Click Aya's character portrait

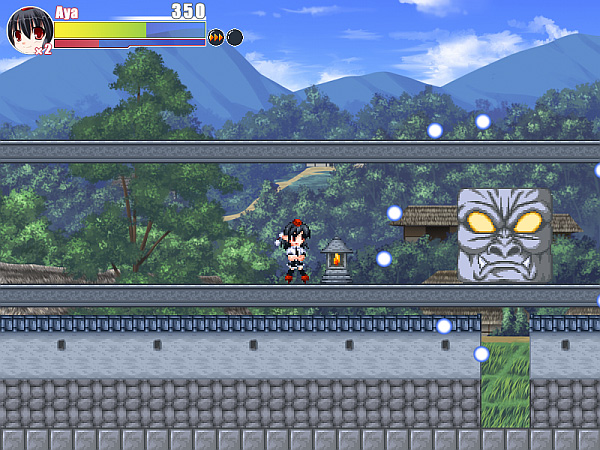coord(28,28)
